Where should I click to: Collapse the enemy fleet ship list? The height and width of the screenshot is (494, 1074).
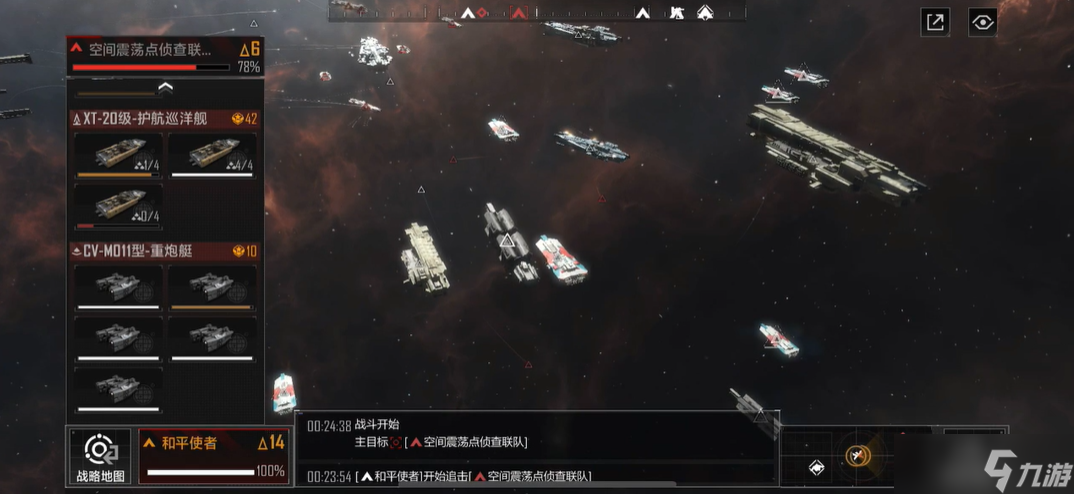point(166,88)
